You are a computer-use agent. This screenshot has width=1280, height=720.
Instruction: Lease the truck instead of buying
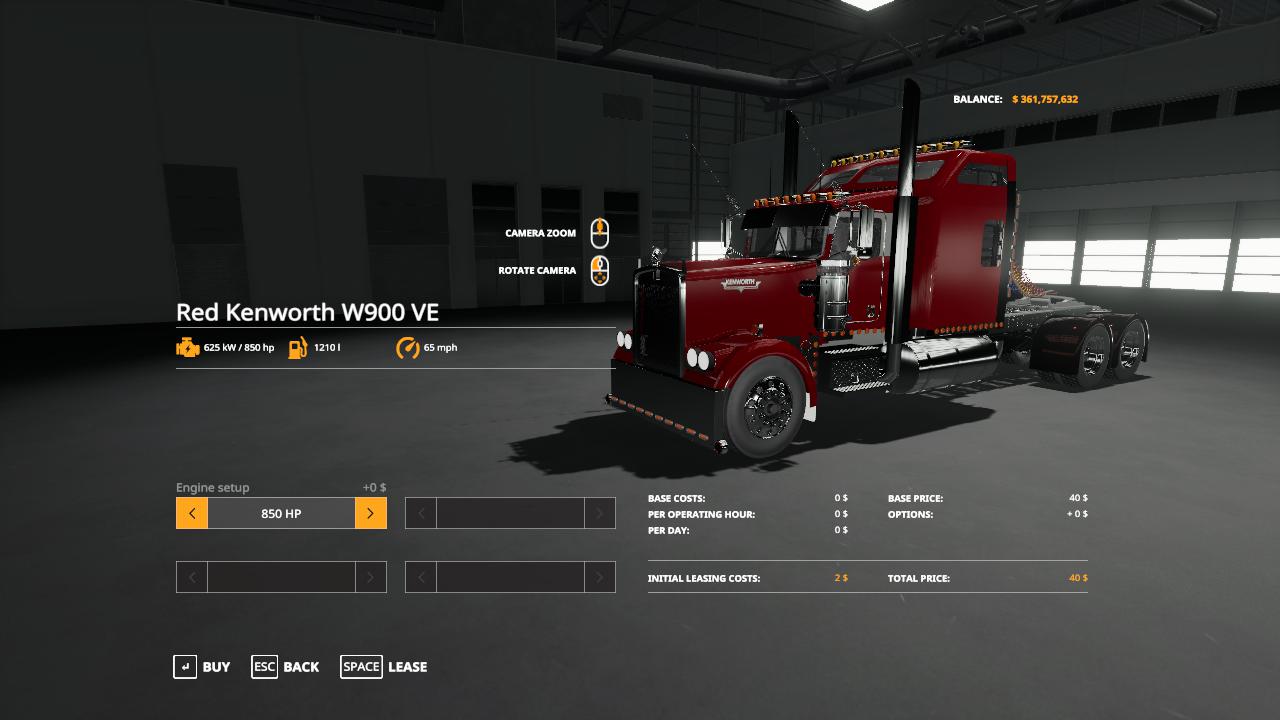coord(384,667)
